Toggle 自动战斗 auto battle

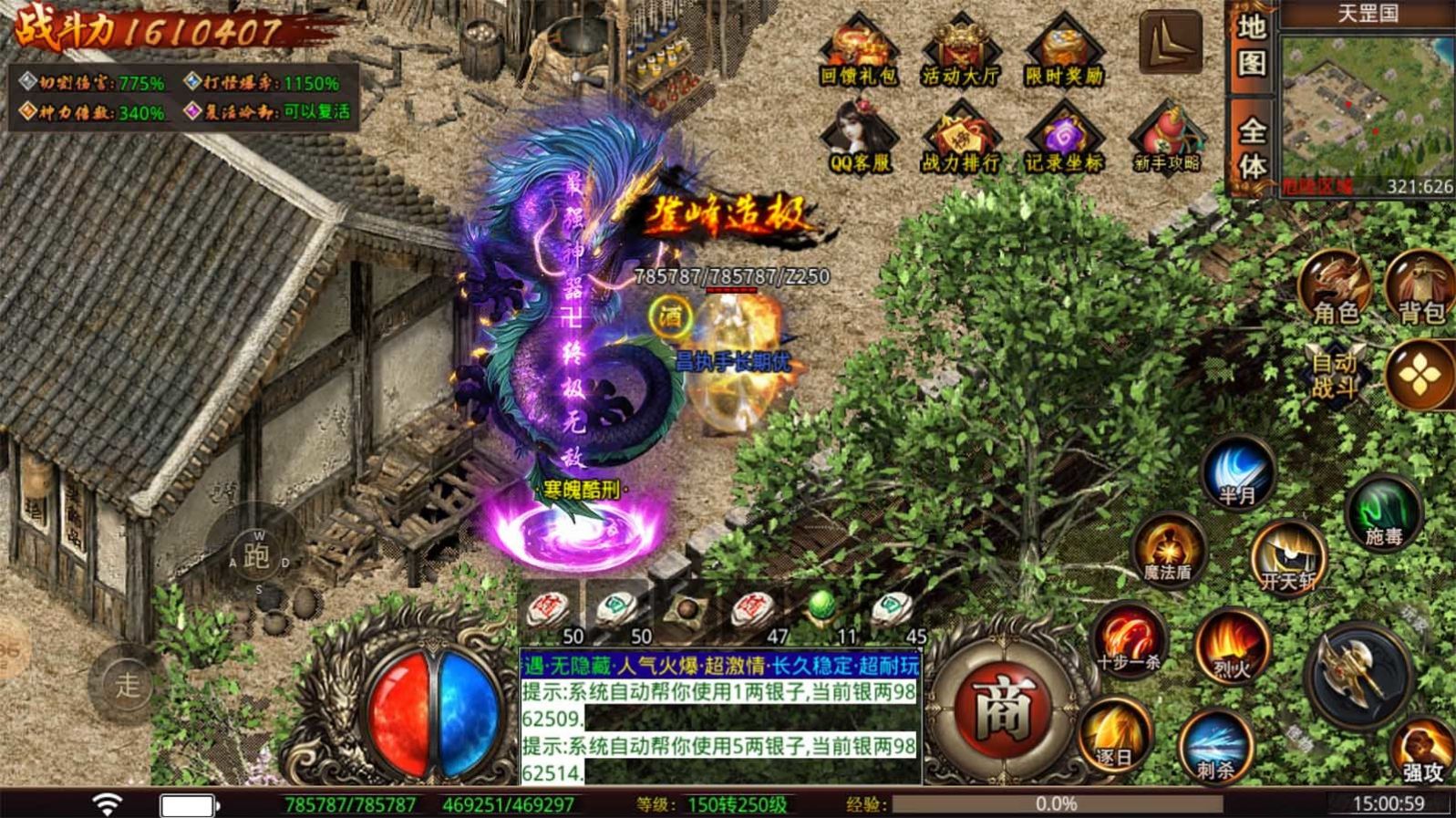tap(1334, 374)
